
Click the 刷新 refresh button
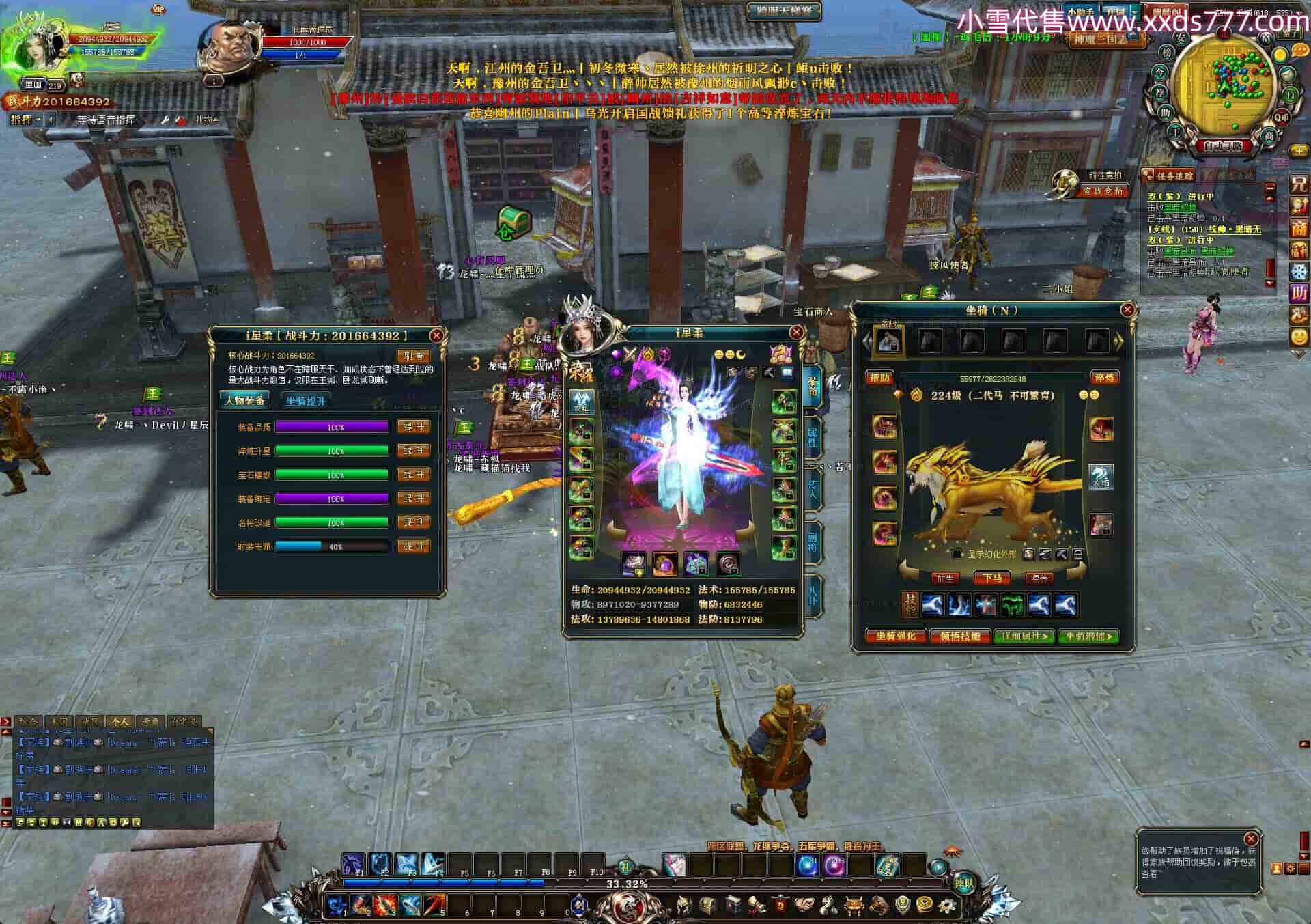414,356
